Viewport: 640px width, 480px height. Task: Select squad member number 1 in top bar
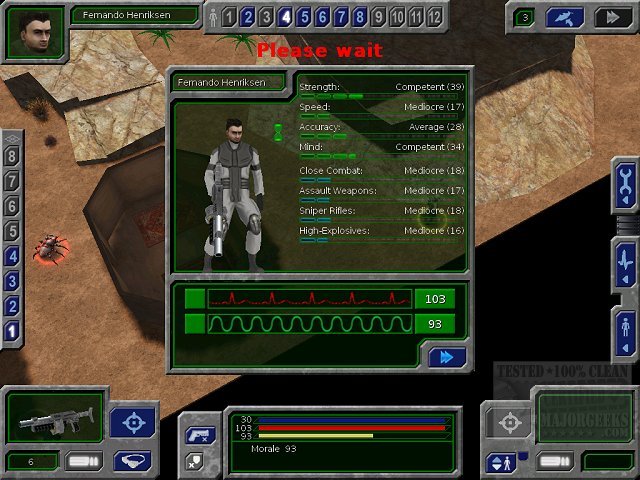pyautogui.click(x=230, y=17)
